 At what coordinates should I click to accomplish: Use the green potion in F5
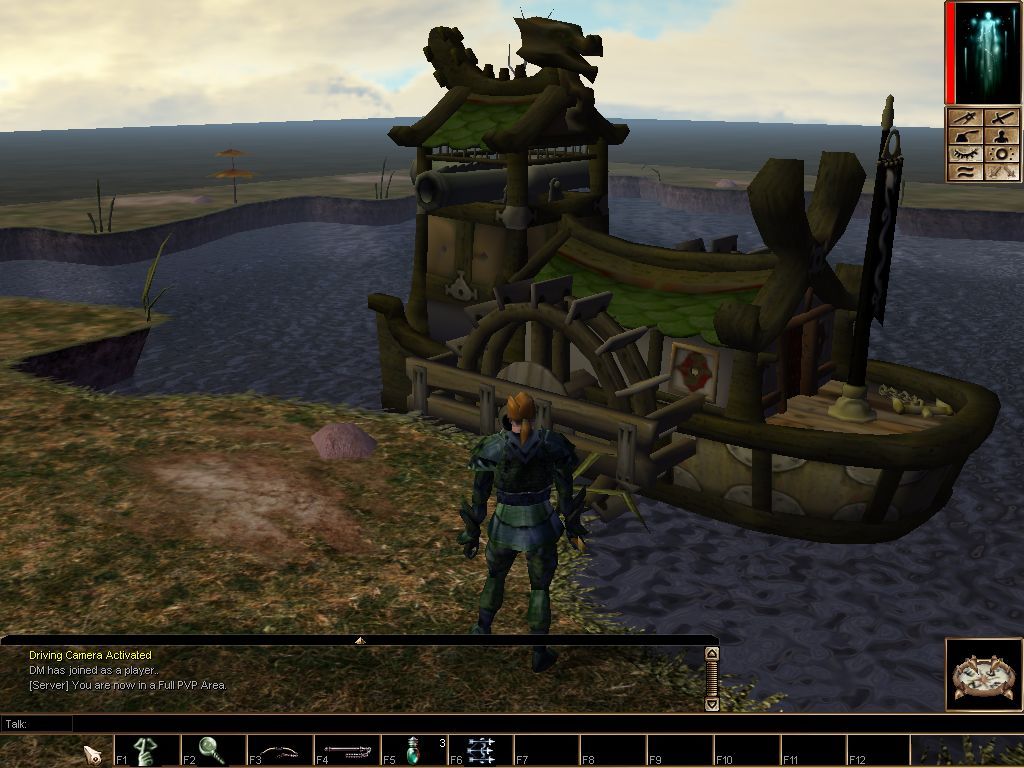(x=413, y=750)
